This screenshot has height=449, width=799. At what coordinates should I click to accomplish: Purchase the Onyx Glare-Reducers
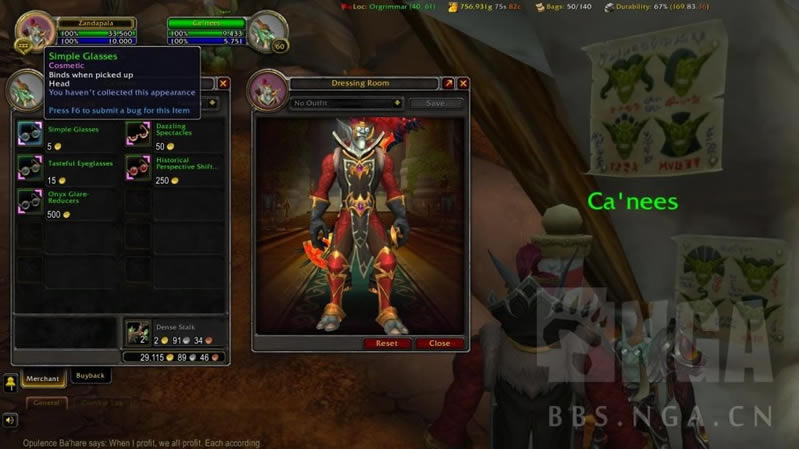click(x=30, y=202)
